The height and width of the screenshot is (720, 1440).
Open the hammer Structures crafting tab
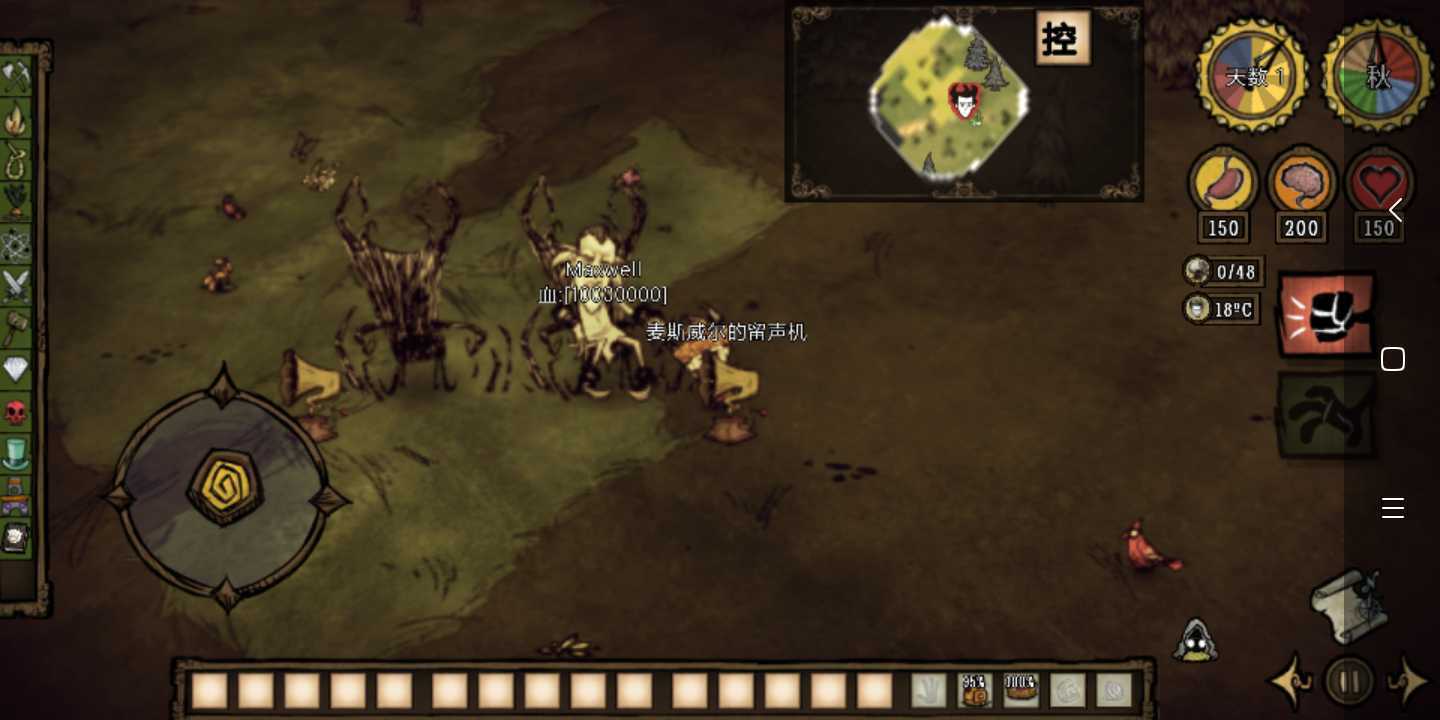17,328
